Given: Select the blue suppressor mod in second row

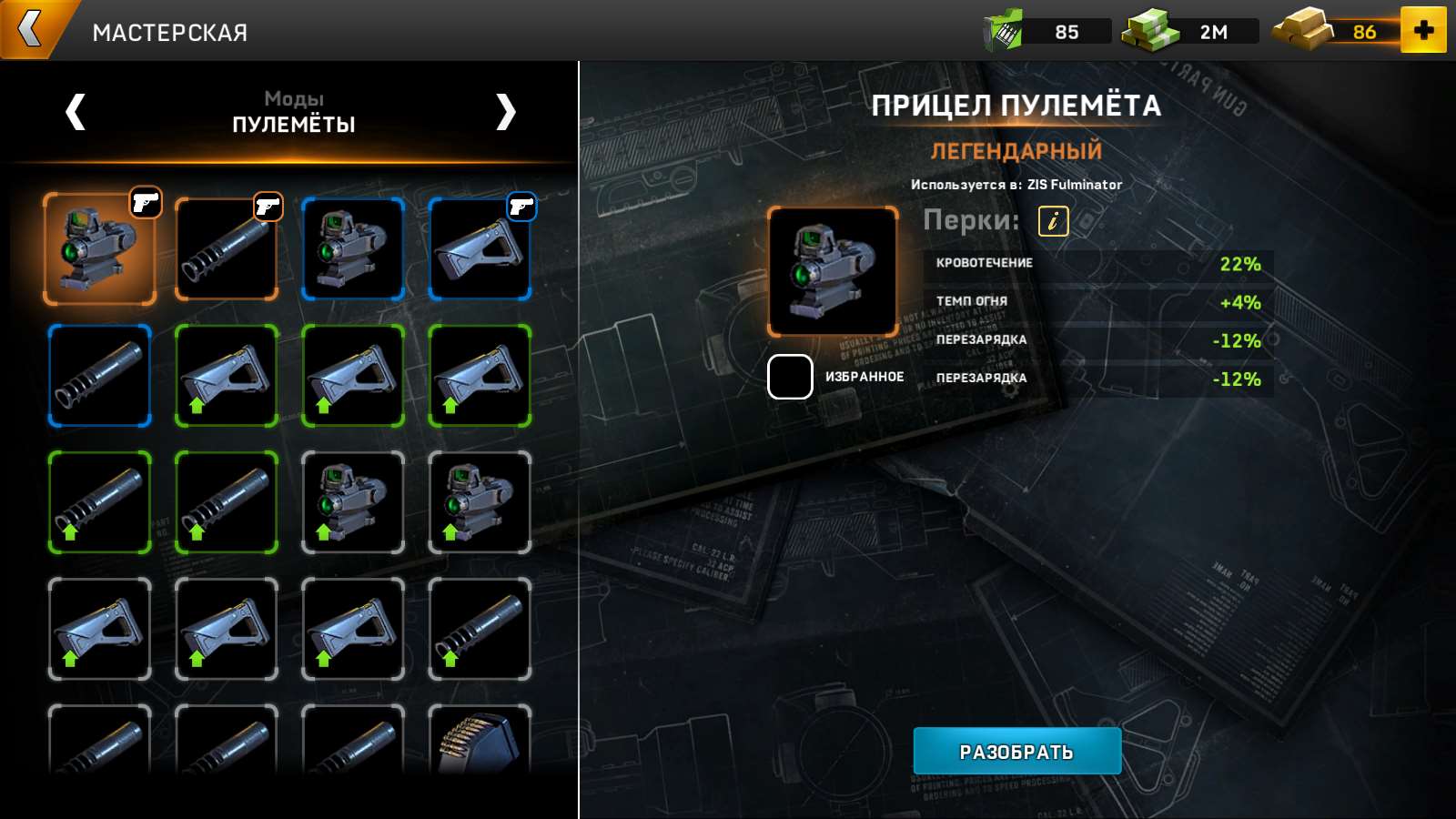Looking at the screenshot, I should (x=99, y=376).
